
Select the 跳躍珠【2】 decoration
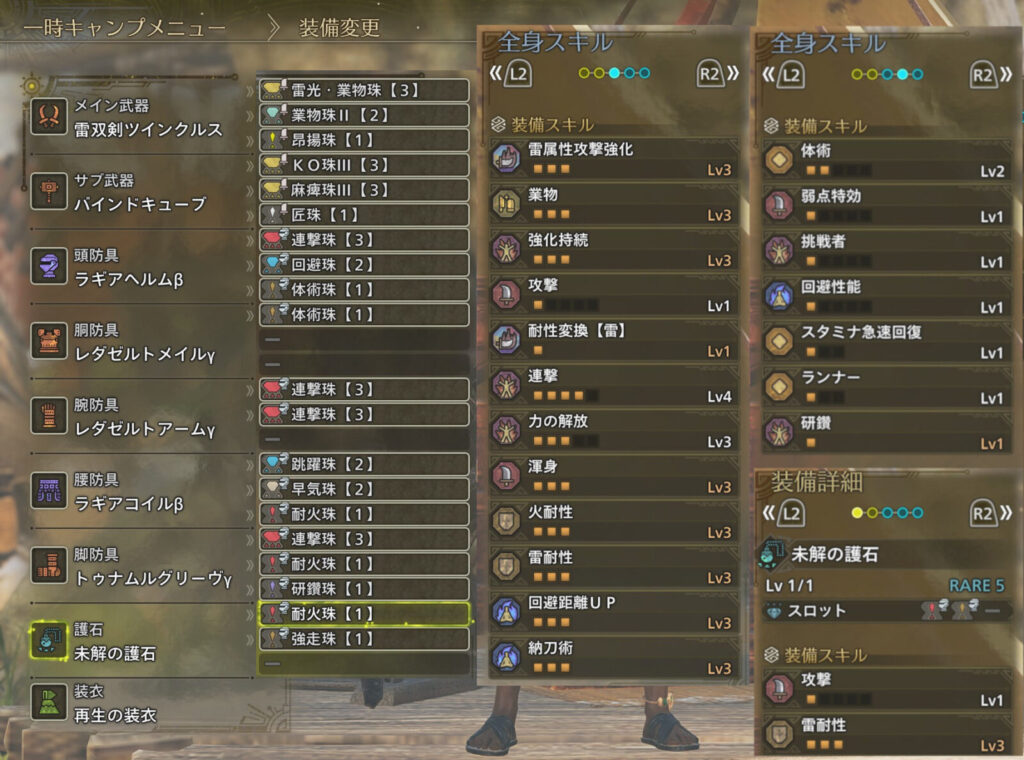364,464
